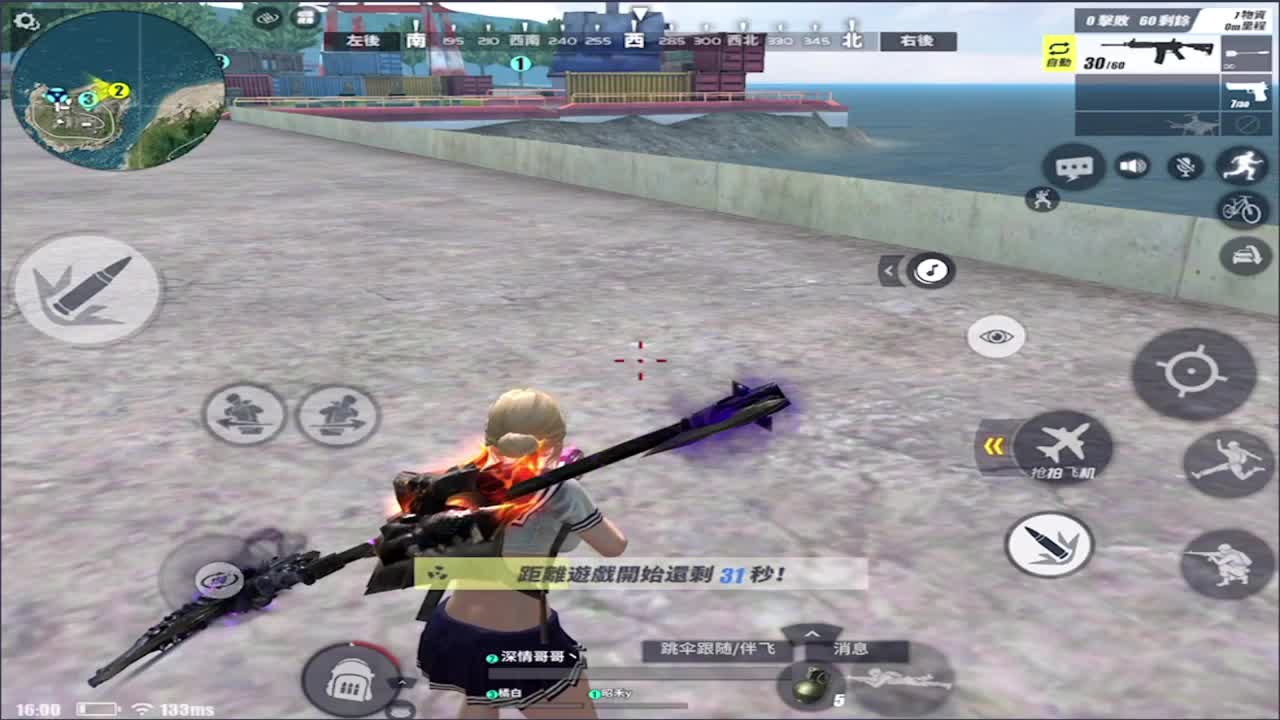1280x720 pixels.
Task: Unmute the microphone toggle
Action: coord(1186,166)
